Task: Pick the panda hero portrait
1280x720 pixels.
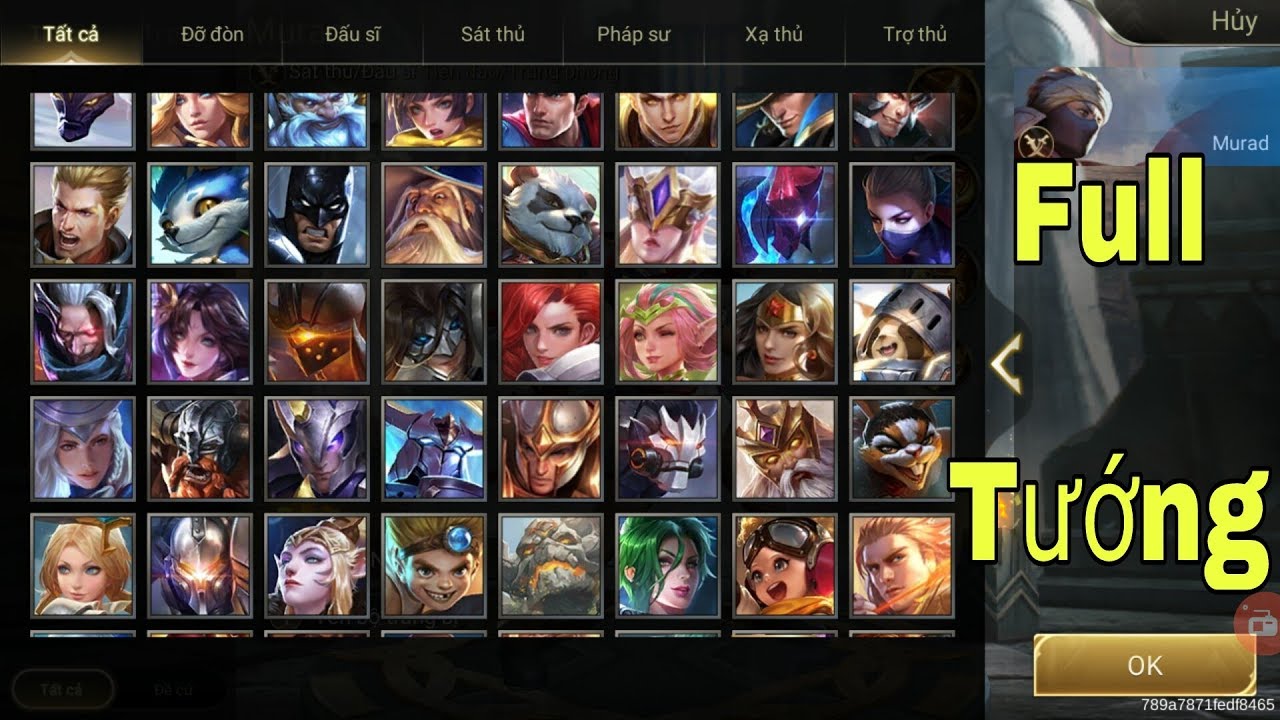Action: point(551,215)
